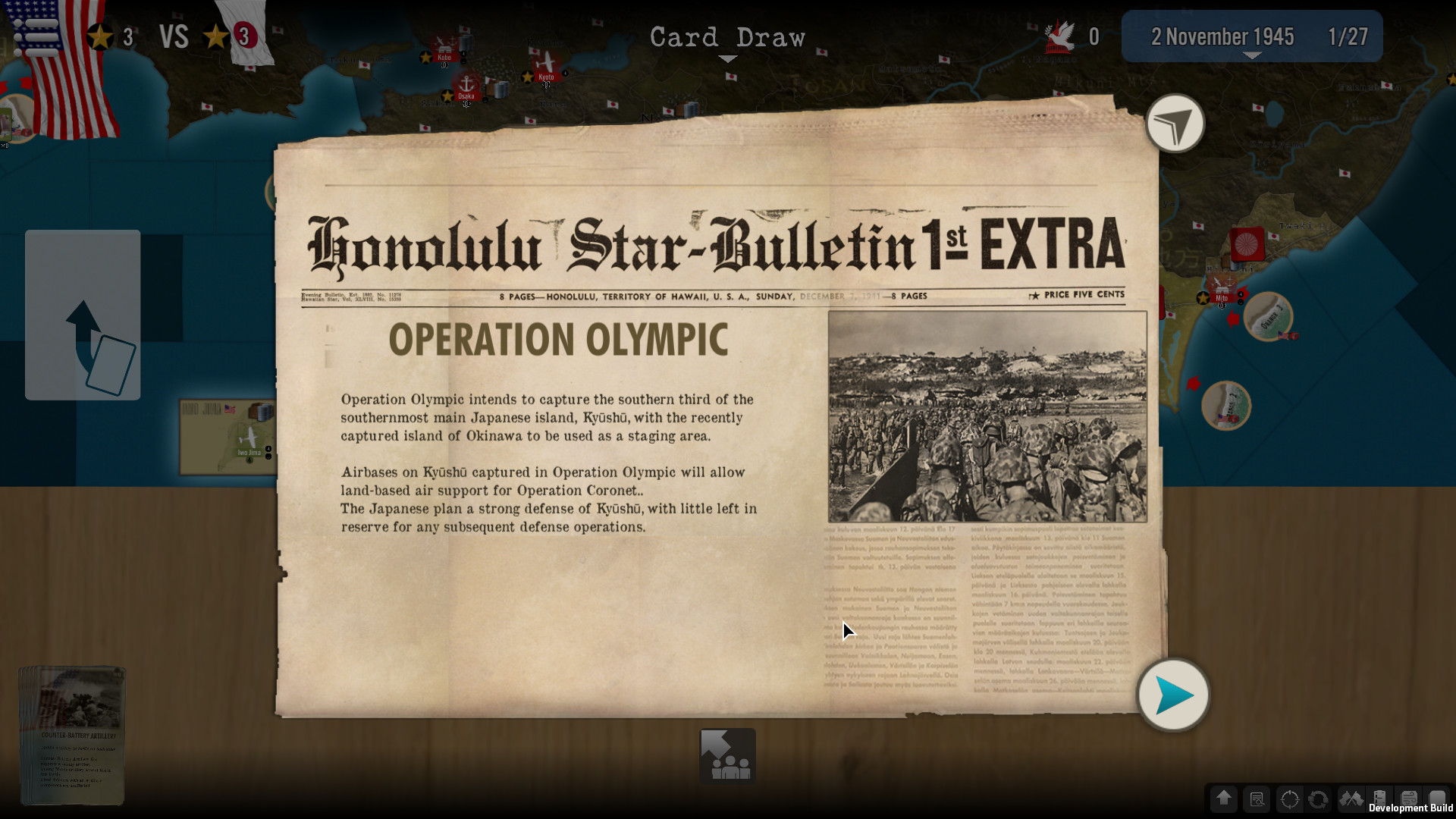The width and height of the screenshot is (1456, 819).
Task: Click the undo card button on the left
Action: click(82, 315)
